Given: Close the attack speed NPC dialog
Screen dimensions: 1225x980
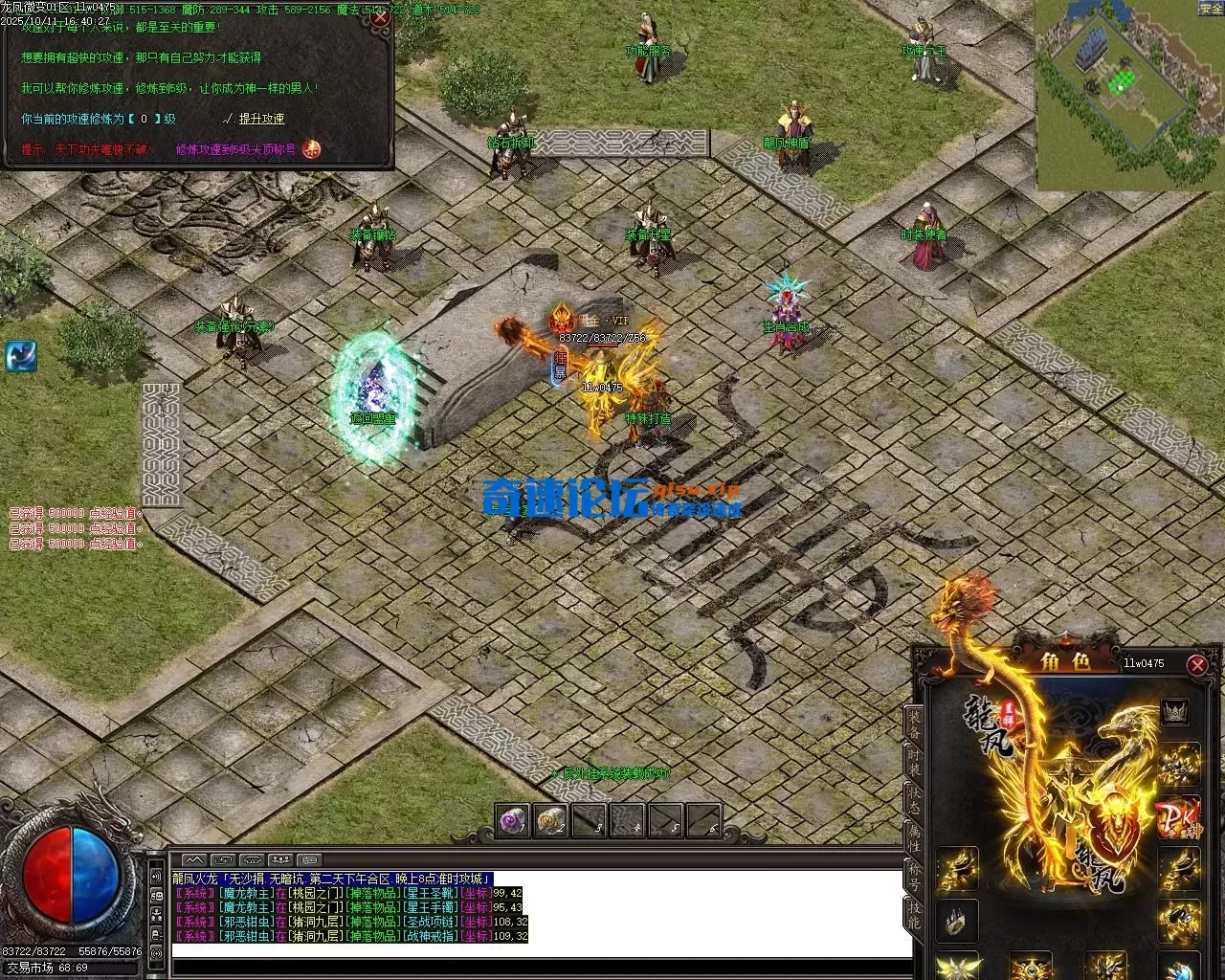Looking at the screenshot, I should [380, 17].
